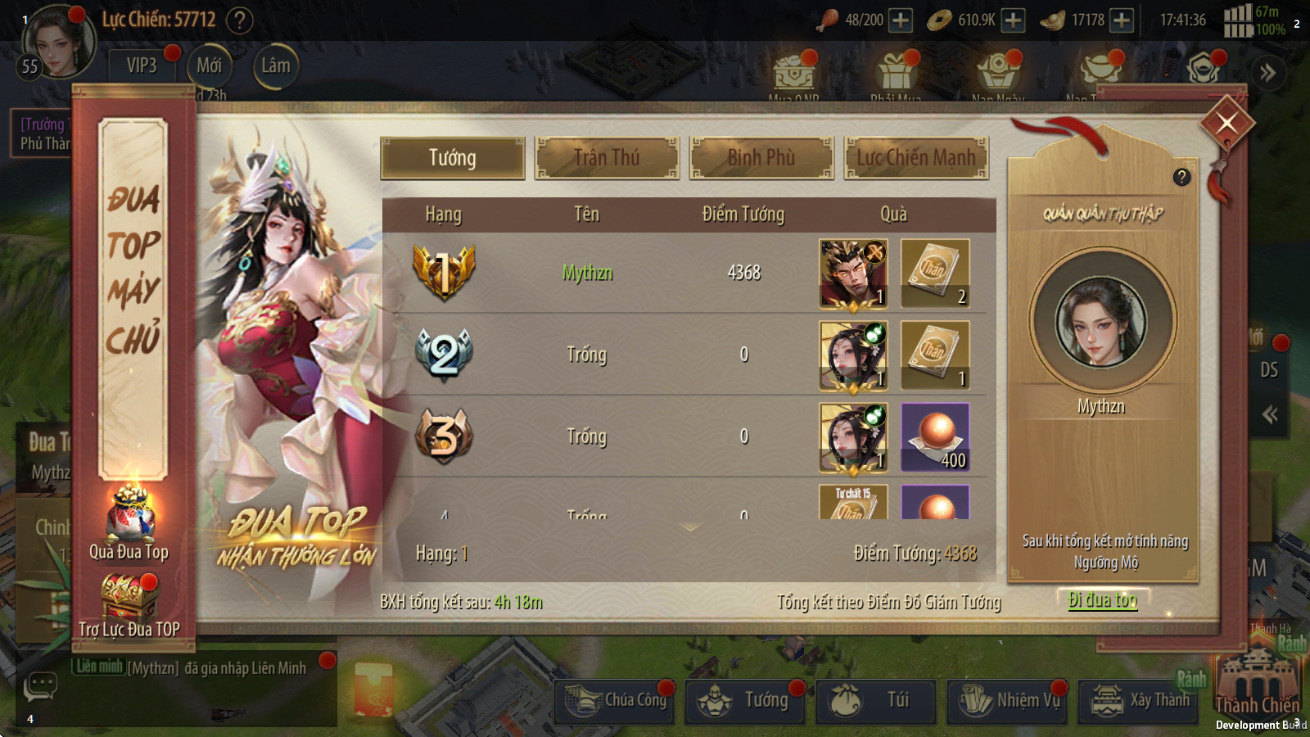Add more food with the plus button

(900, 20)
